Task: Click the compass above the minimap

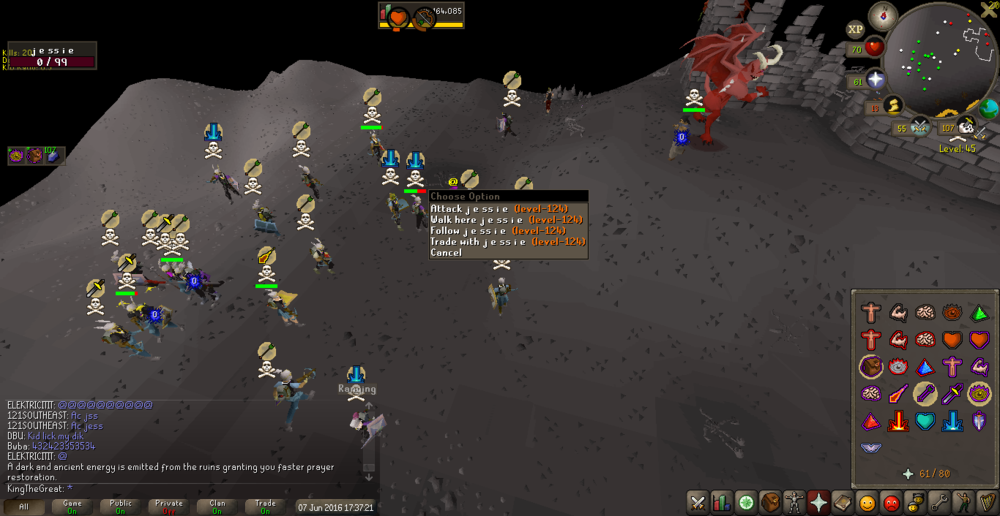Action: point(883,14)
